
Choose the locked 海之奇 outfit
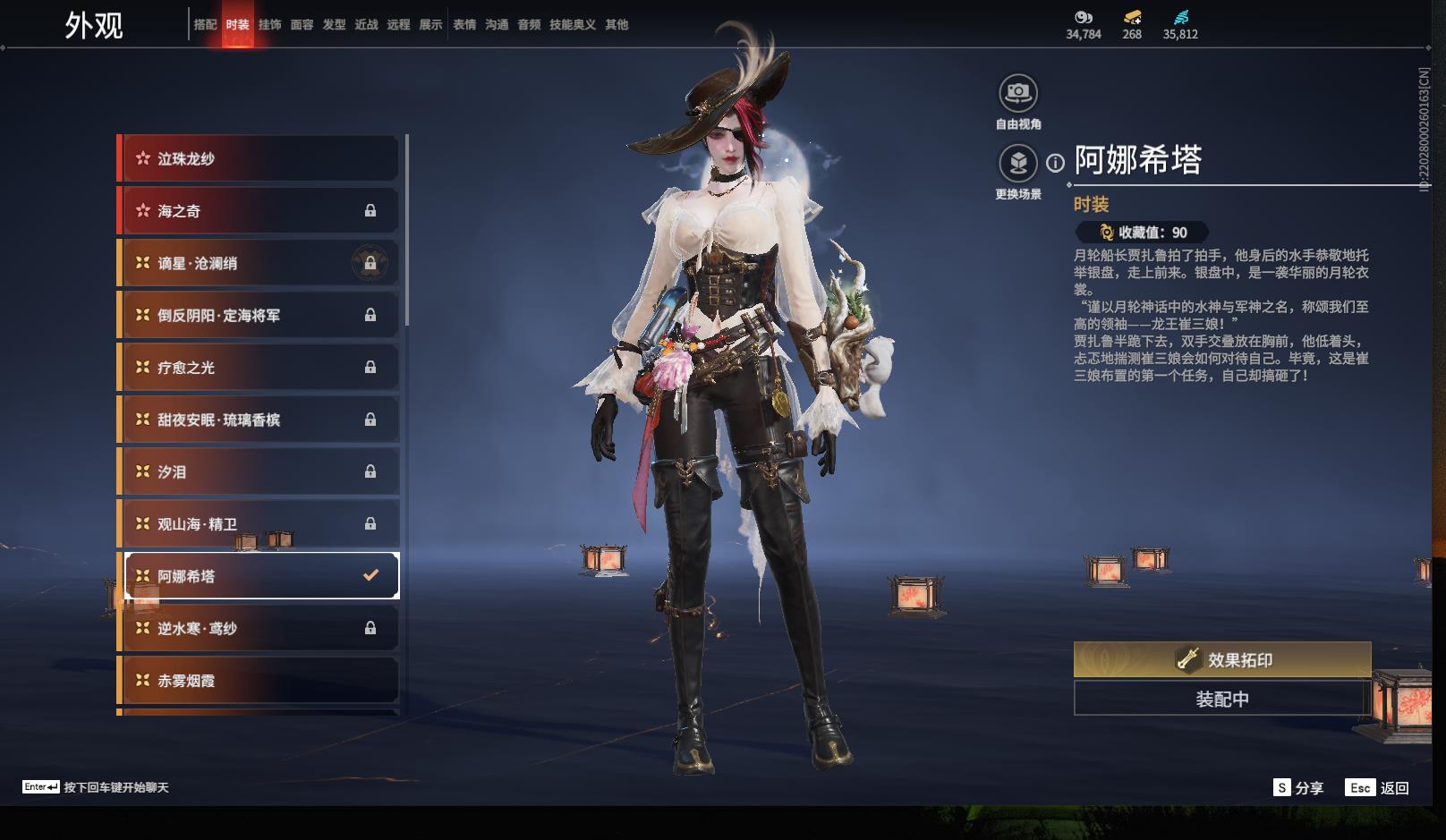coord(259,211)
